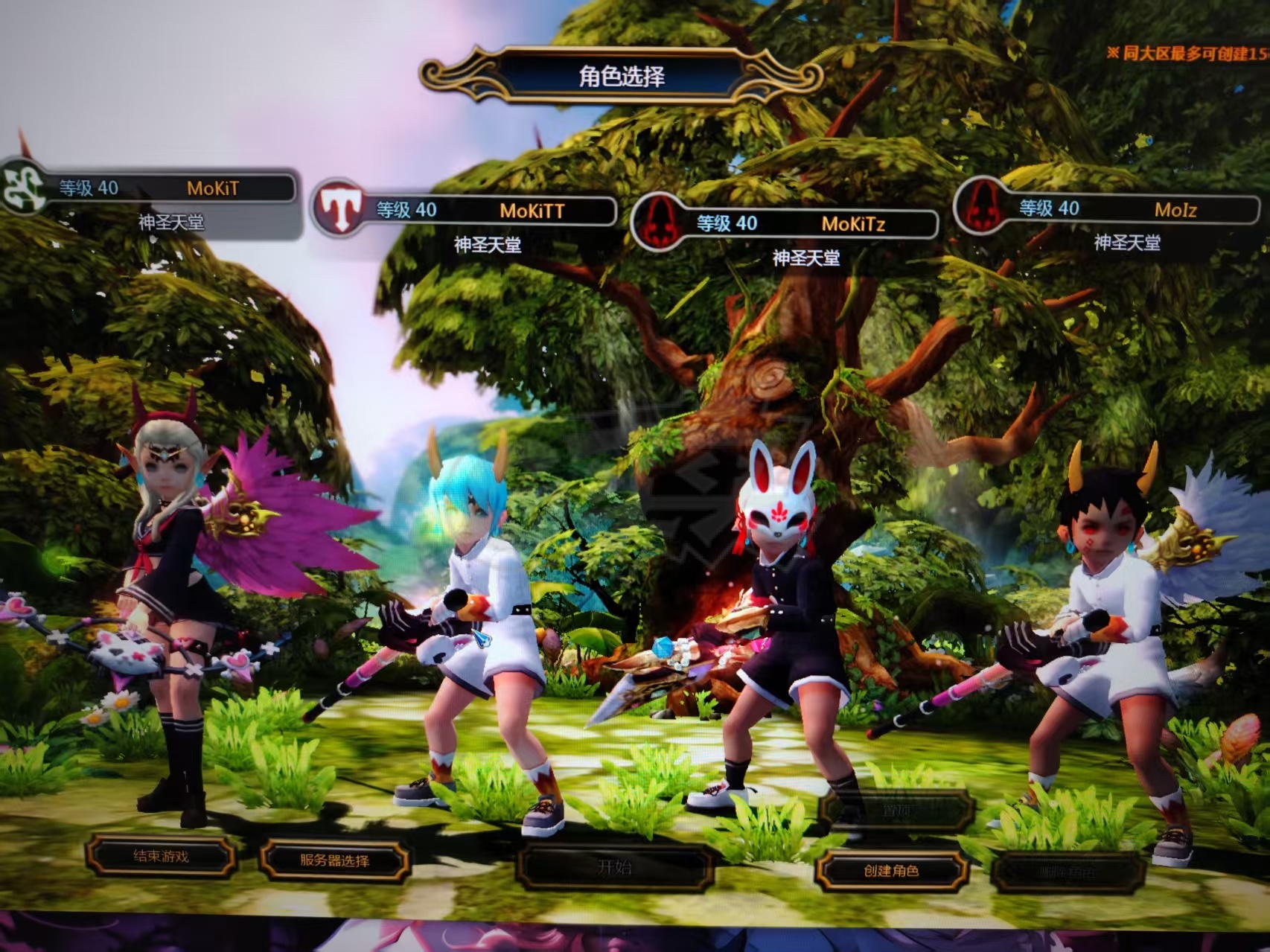Choose the MoKiTz character nameplate
Screen dimensions: 1270x952
(x=811, y=223)
